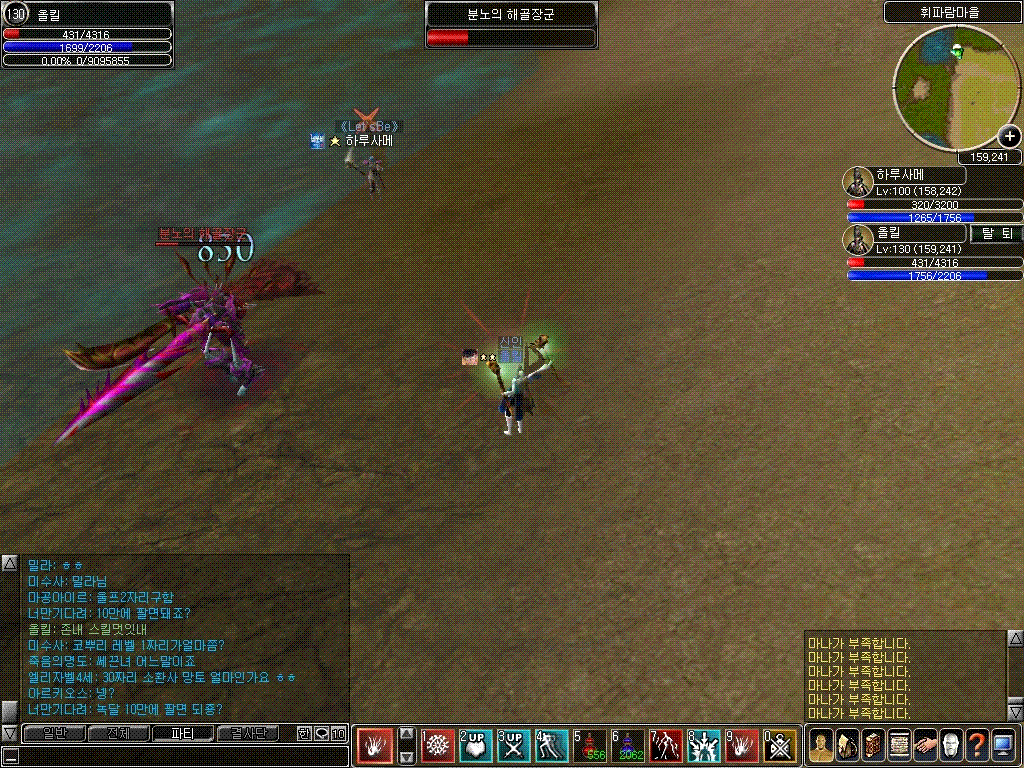The image size is (1024, 768).
Task: Activate the lightning skill in slot 7
Action: pos(666,746)
